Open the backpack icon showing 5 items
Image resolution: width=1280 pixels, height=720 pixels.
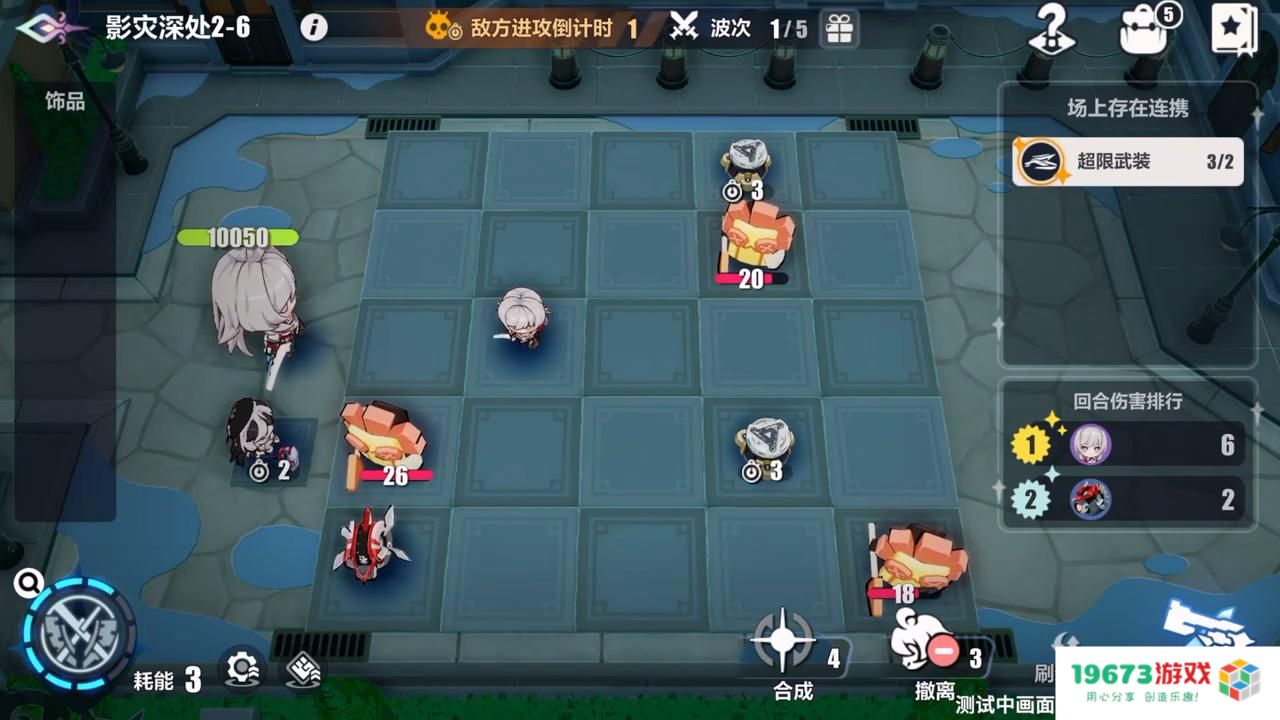(1142, 30)
